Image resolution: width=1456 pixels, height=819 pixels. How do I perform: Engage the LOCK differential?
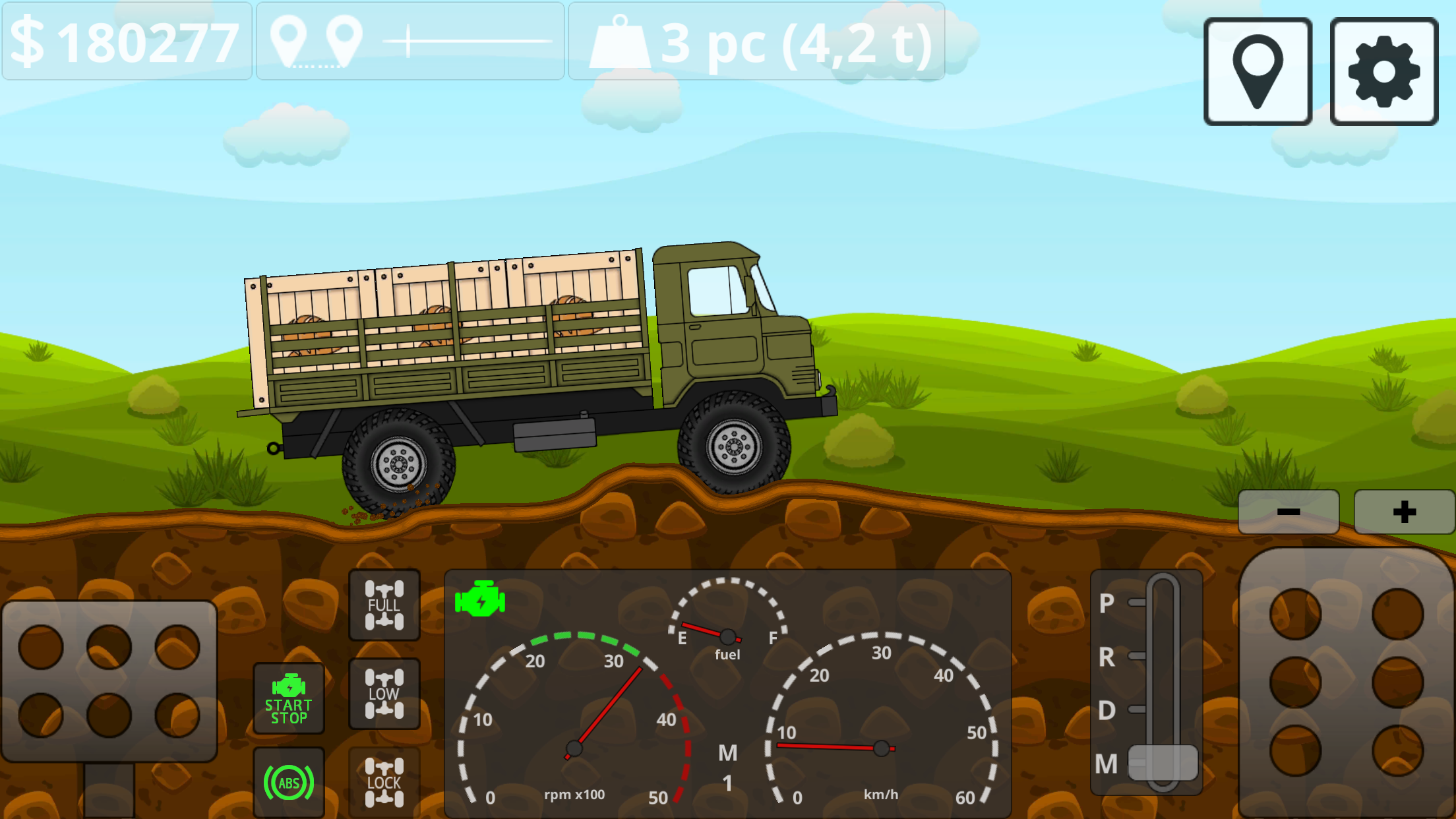click(384, 781)
